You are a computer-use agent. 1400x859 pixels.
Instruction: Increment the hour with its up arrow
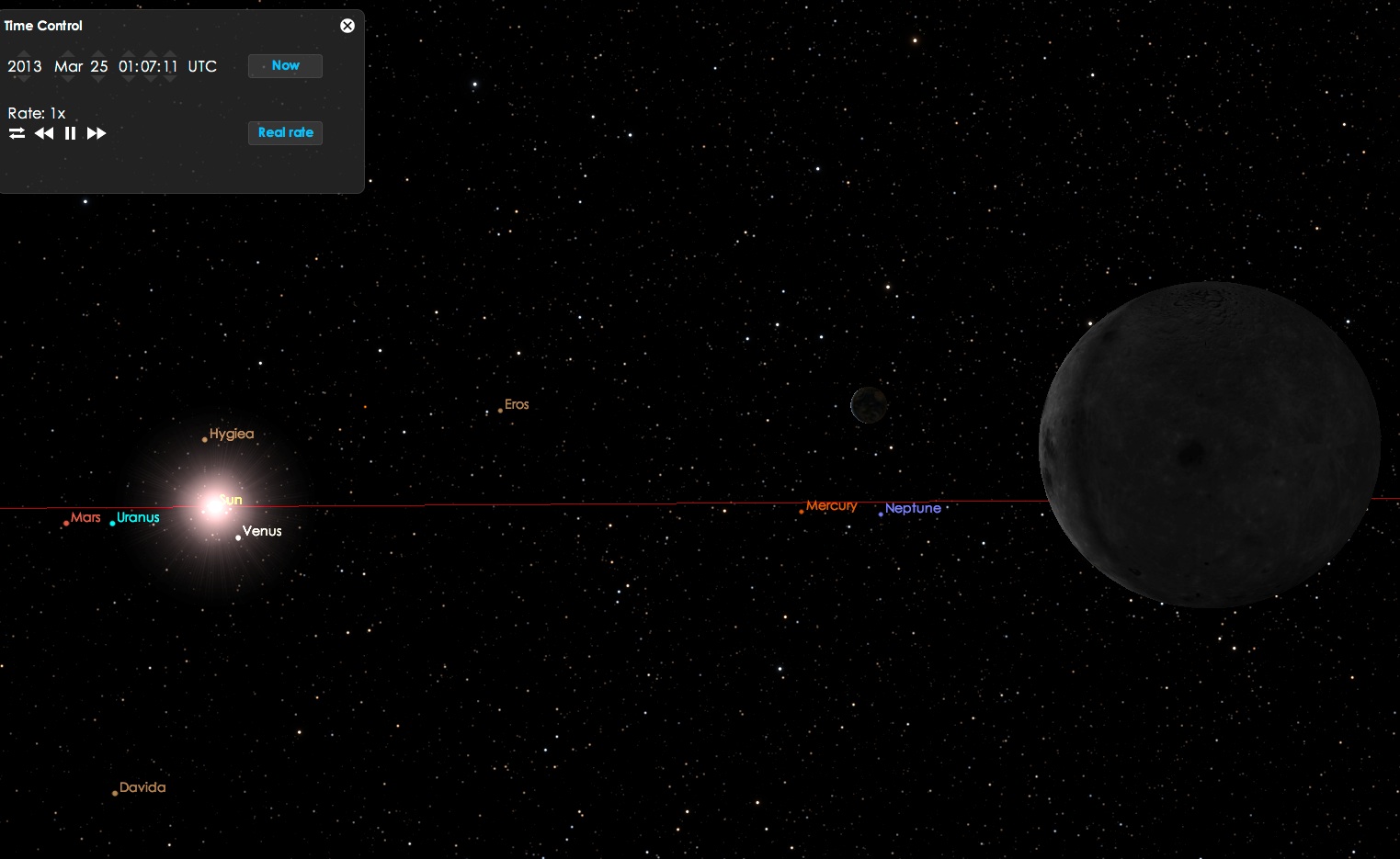point(127,53)
